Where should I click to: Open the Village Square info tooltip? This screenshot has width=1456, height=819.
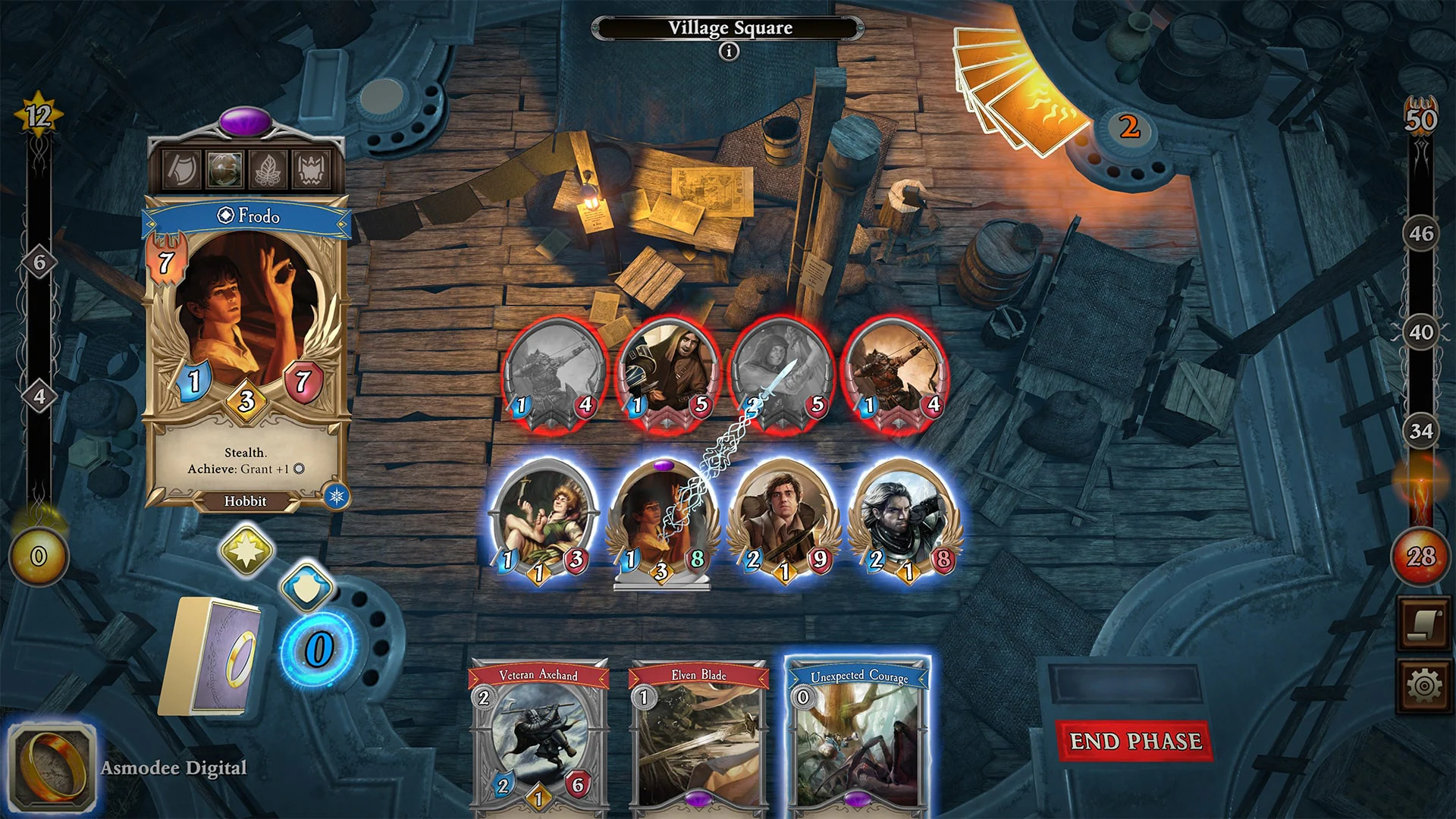click(729, 51)
